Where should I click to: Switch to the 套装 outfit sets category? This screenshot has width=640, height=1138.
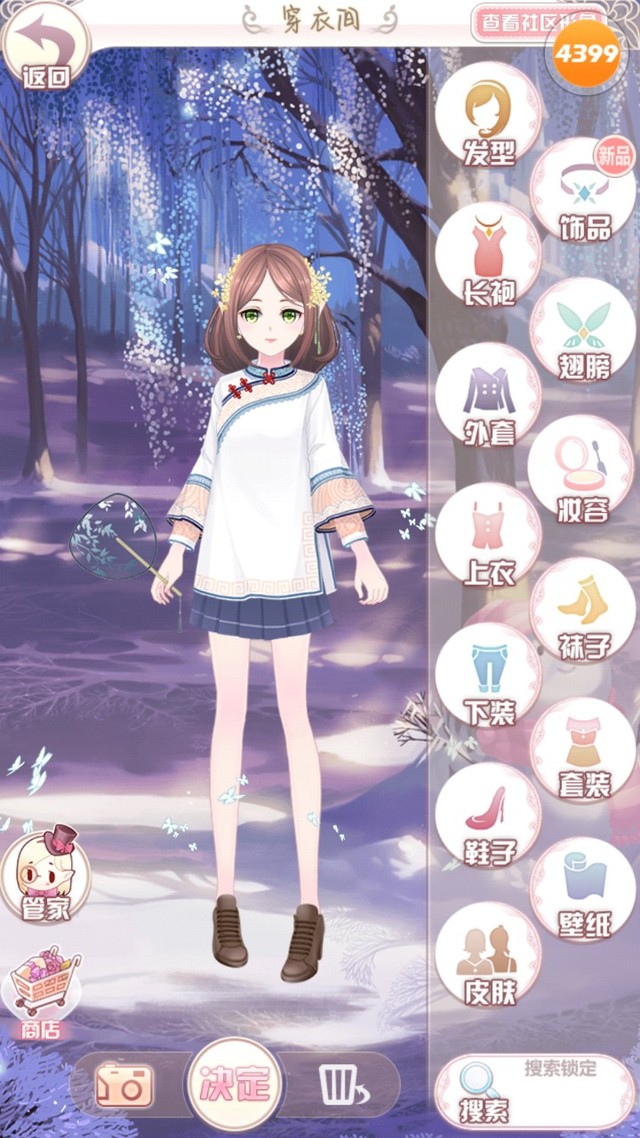coord(583,750)
